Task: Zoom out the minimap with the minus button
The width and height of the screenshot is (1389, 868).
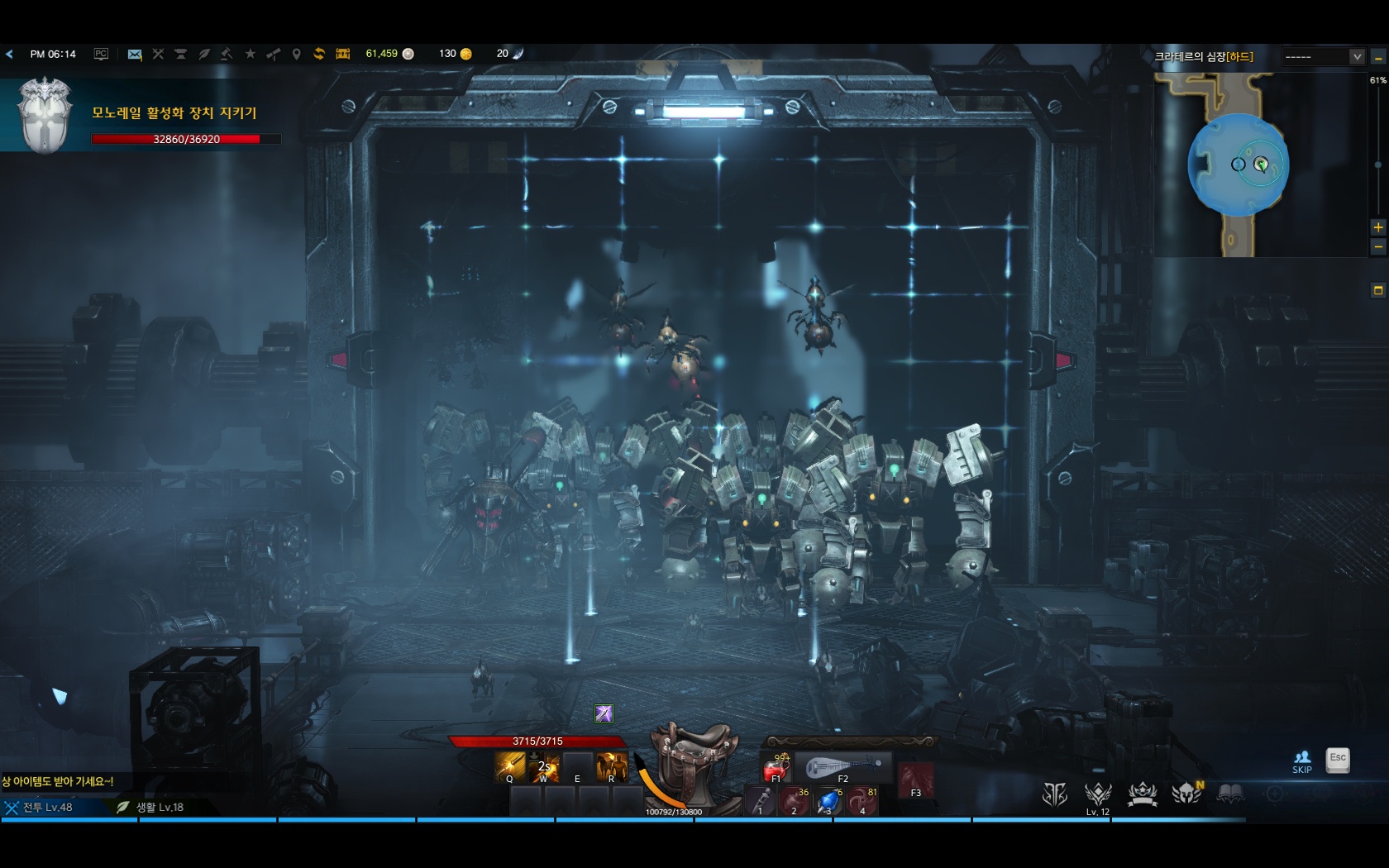Action: point(1378,246)
